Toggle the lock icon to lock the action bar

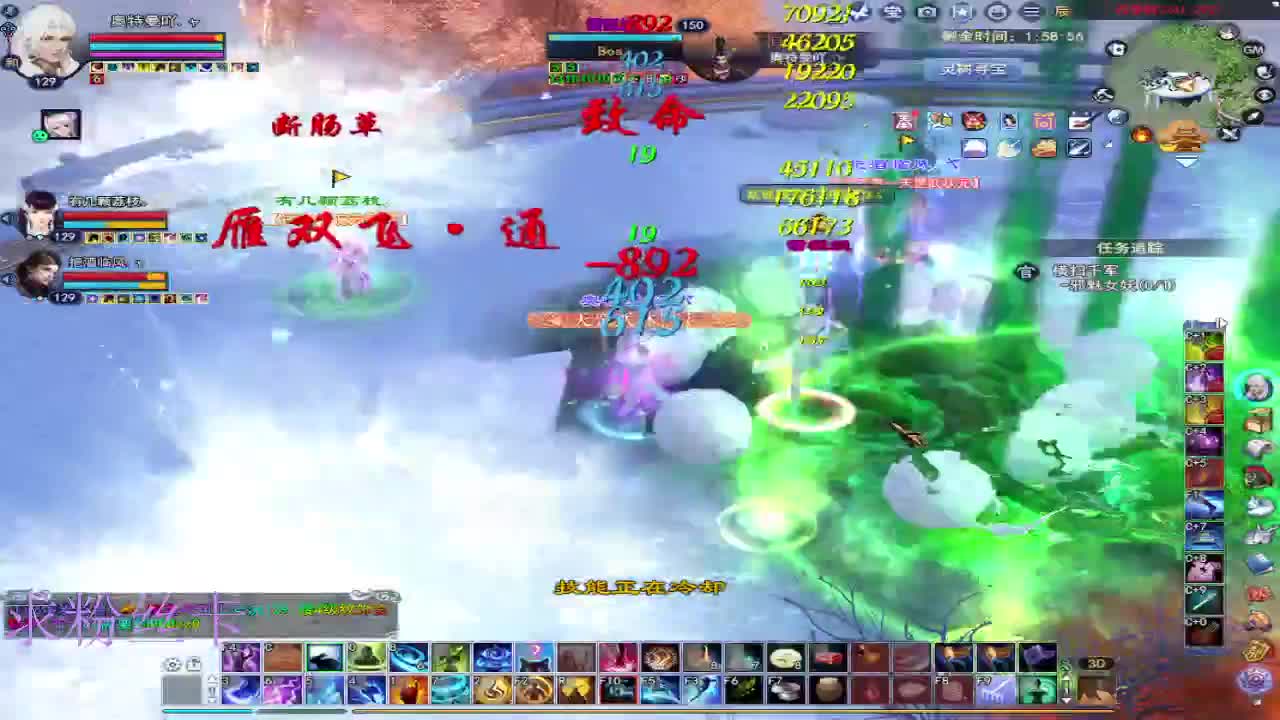click(x=194, y=664)
